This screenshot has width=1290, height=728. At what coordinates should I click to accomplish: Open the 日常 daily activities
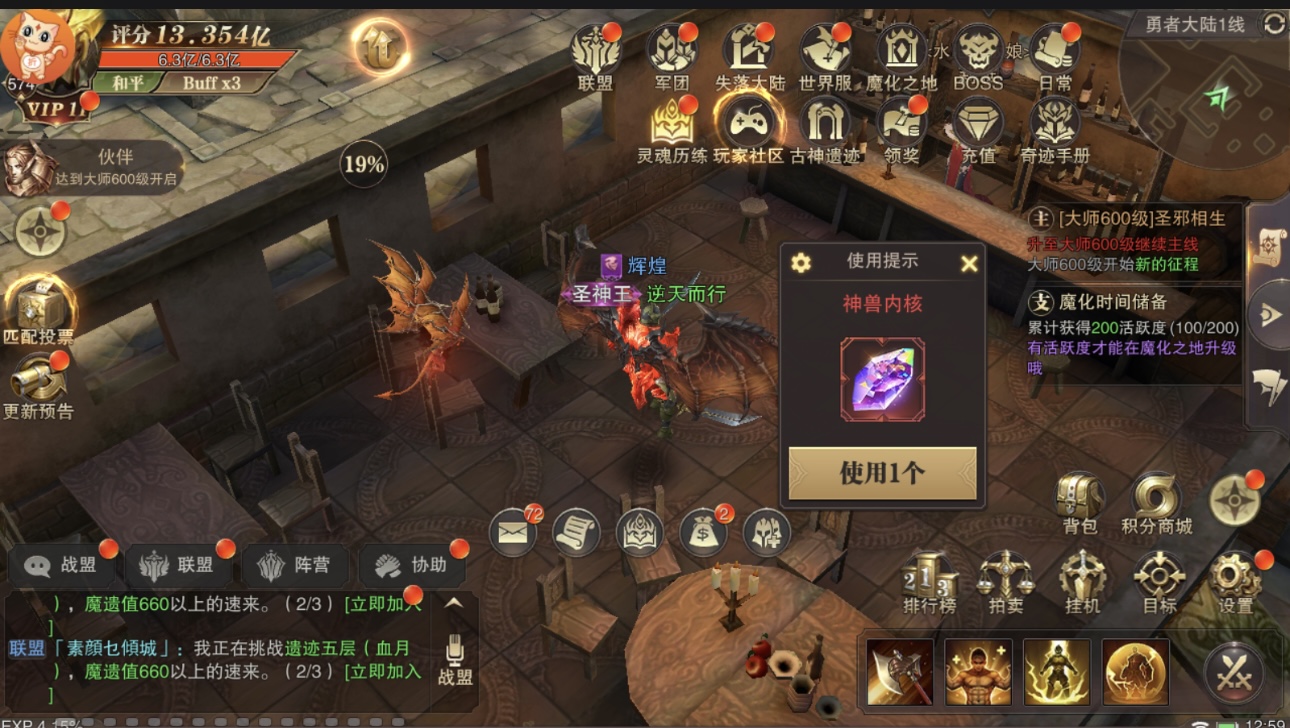click(x=1055, y=56)
